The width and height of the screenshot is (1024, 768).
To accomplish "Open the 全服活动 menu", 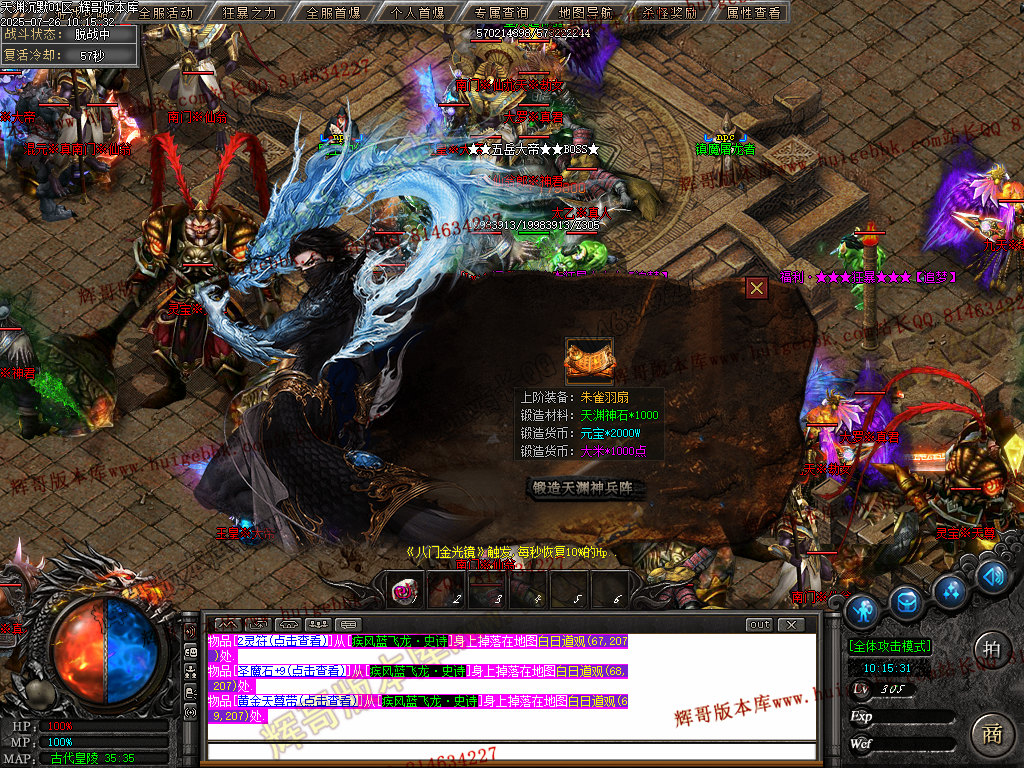I will (166, 12).
